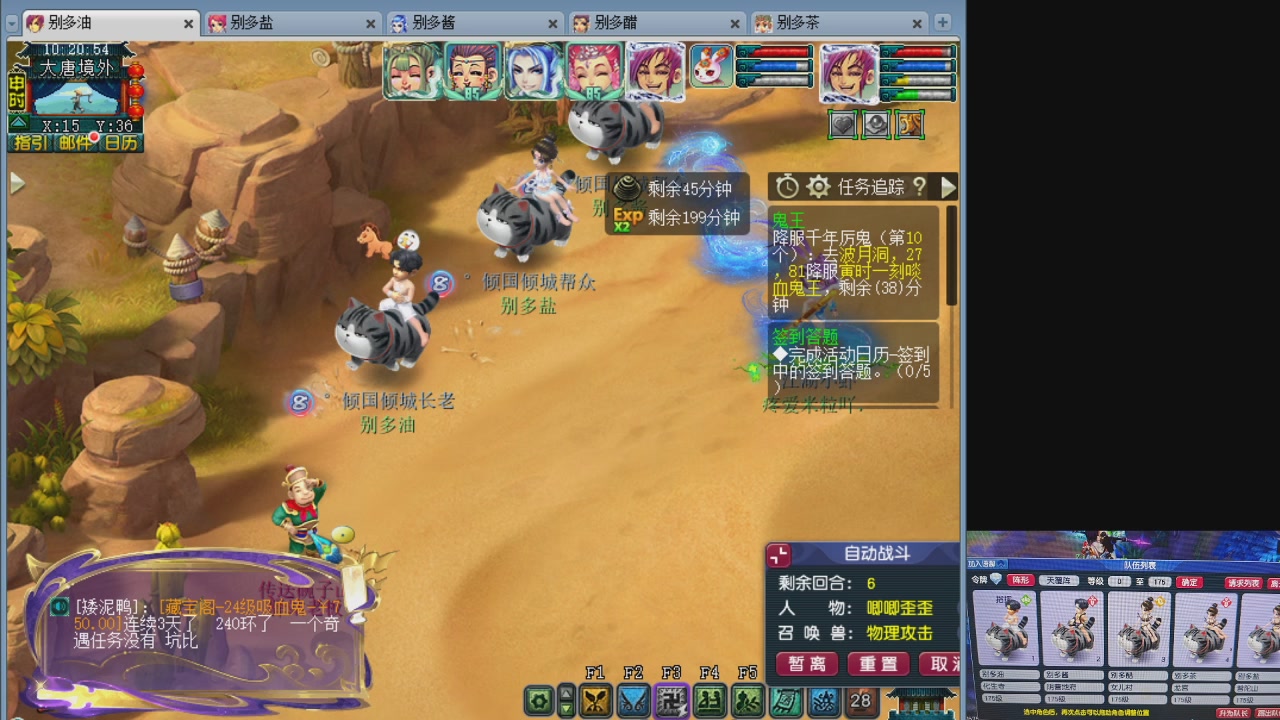Open the 日历 calendar at top left
This screenshot has width=1280, height=720.
[122, 143]
